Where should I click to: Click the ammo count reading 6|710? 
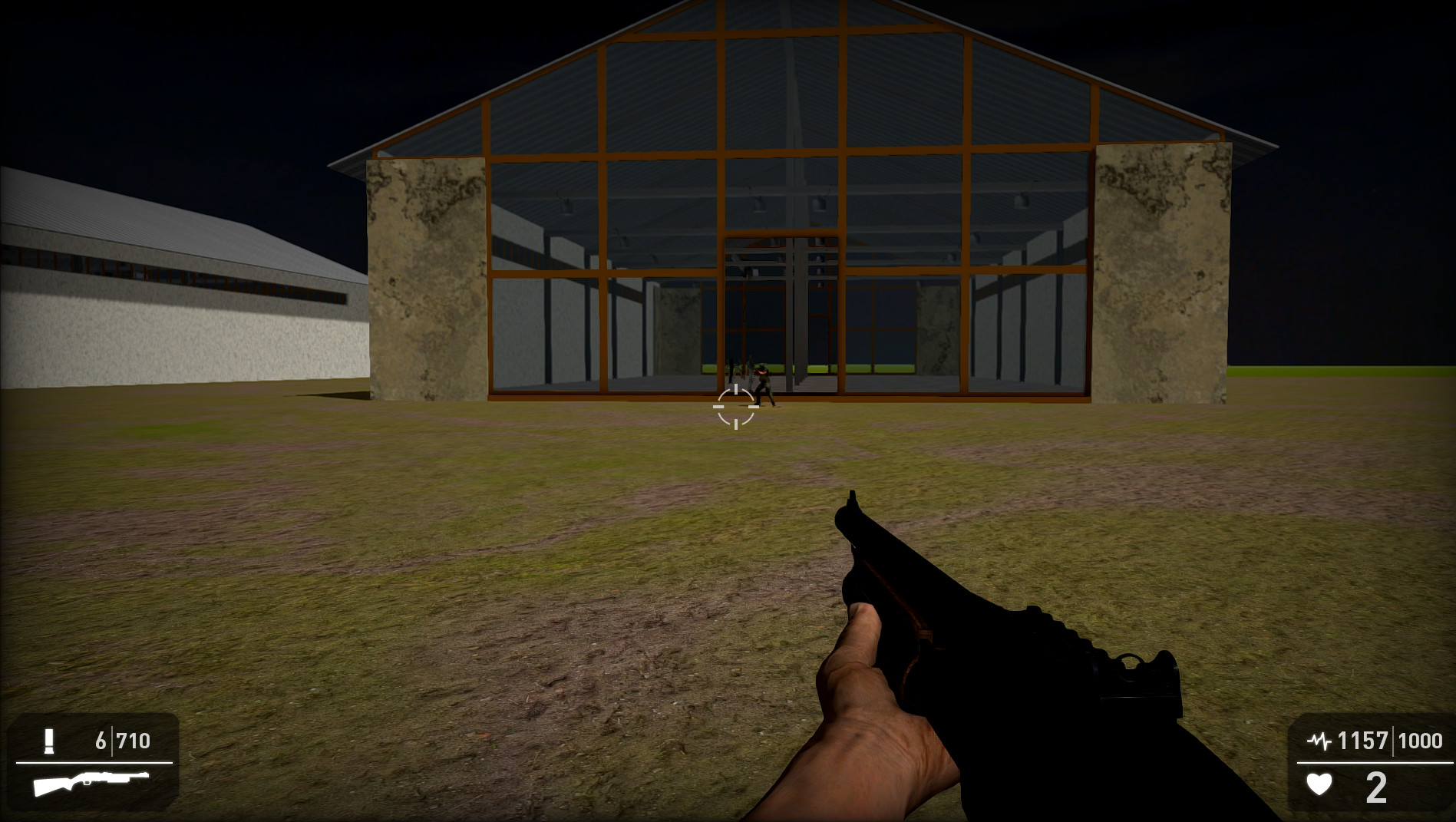click(123, 742)
